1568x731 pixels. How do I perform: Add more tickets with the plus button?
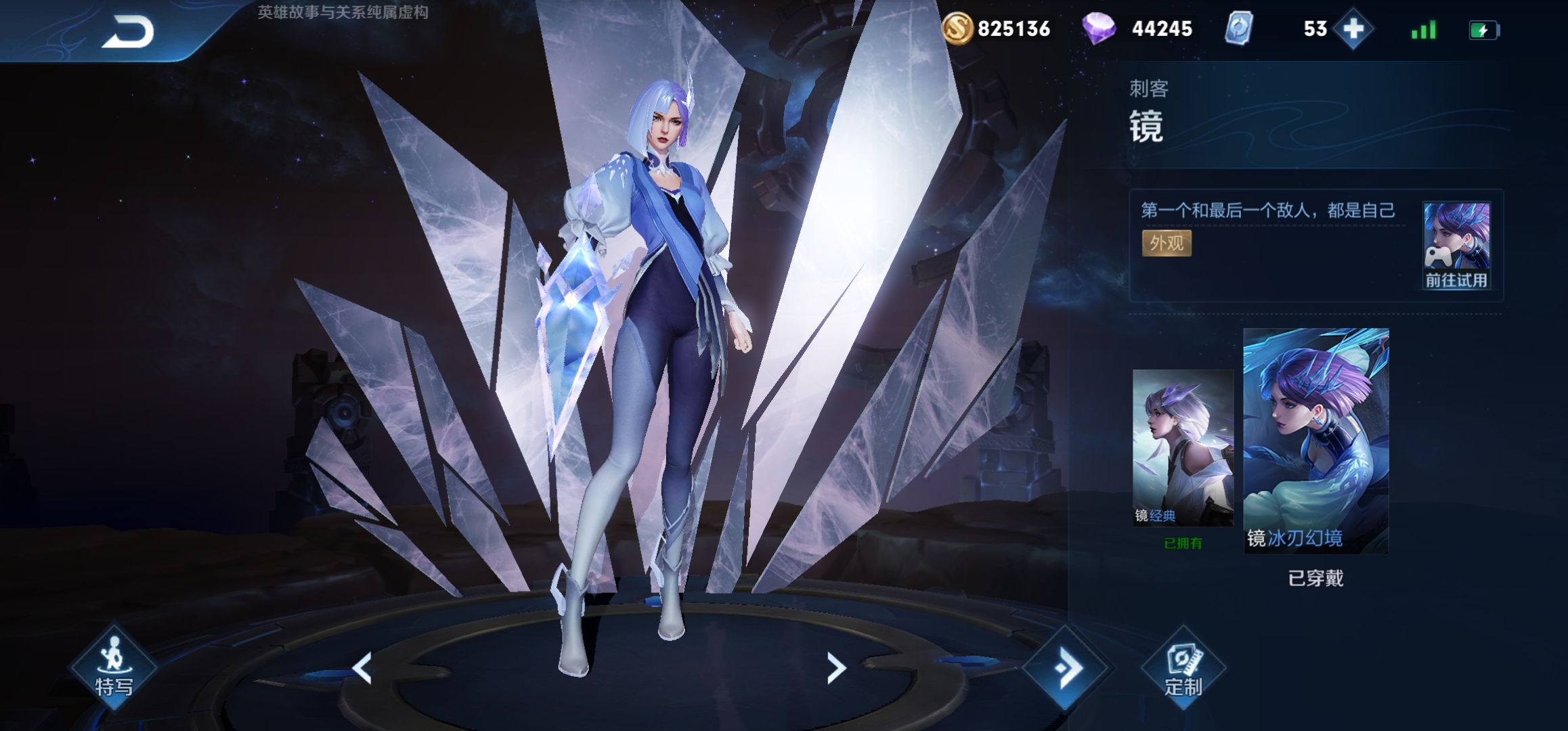click(1353, 29)
